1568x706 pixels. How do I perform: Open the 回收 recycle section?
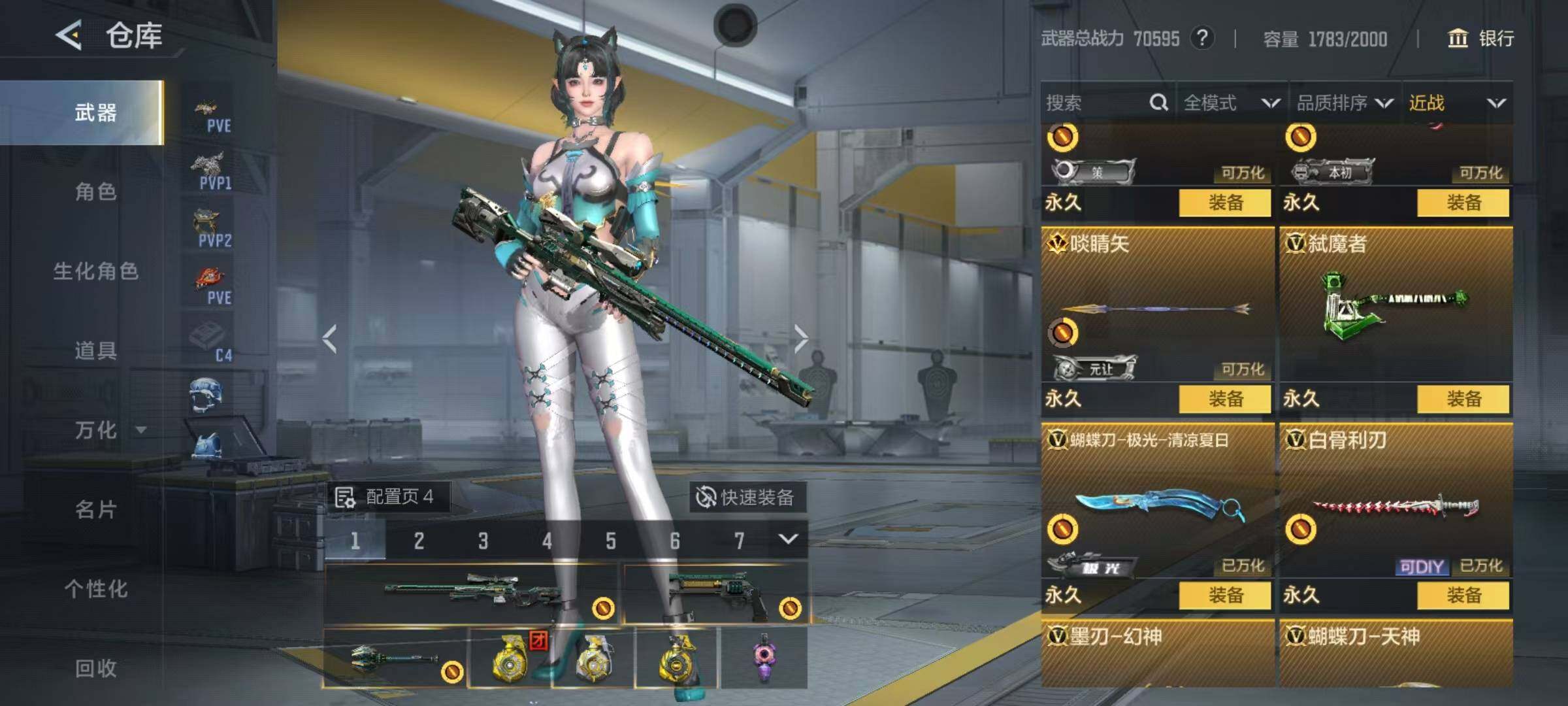pos(95,668)
